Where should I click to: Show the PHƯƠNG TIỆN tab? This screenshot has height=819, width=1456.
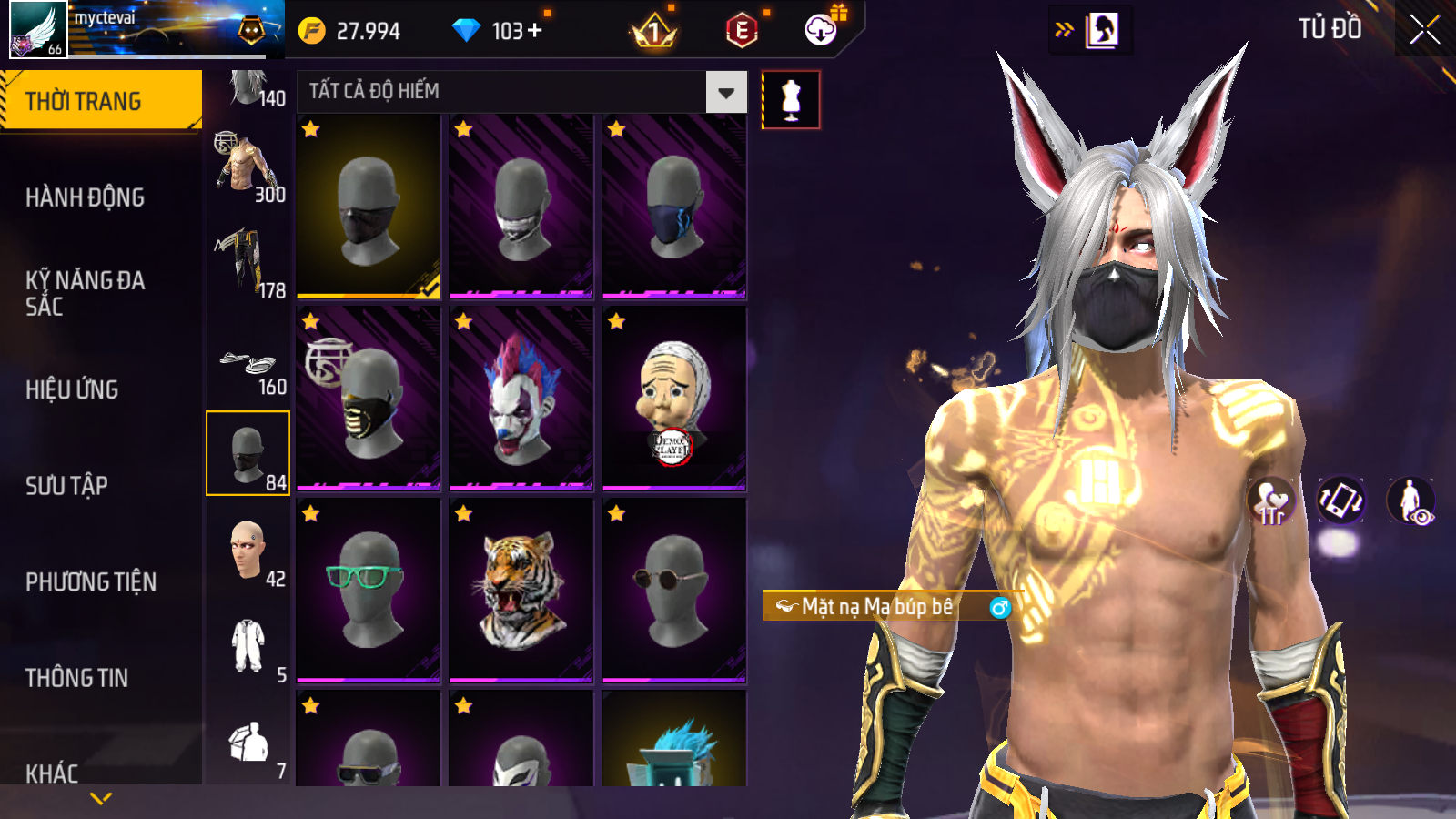tap(91, 582)
